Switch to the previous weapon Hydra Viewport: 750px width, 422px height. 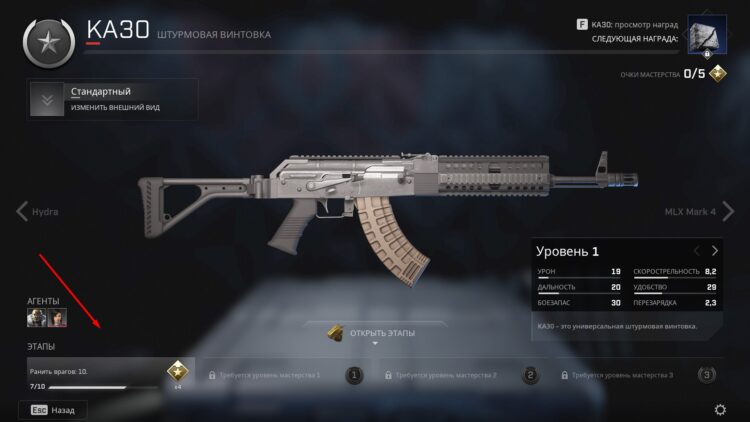click(x=38, y=212)
